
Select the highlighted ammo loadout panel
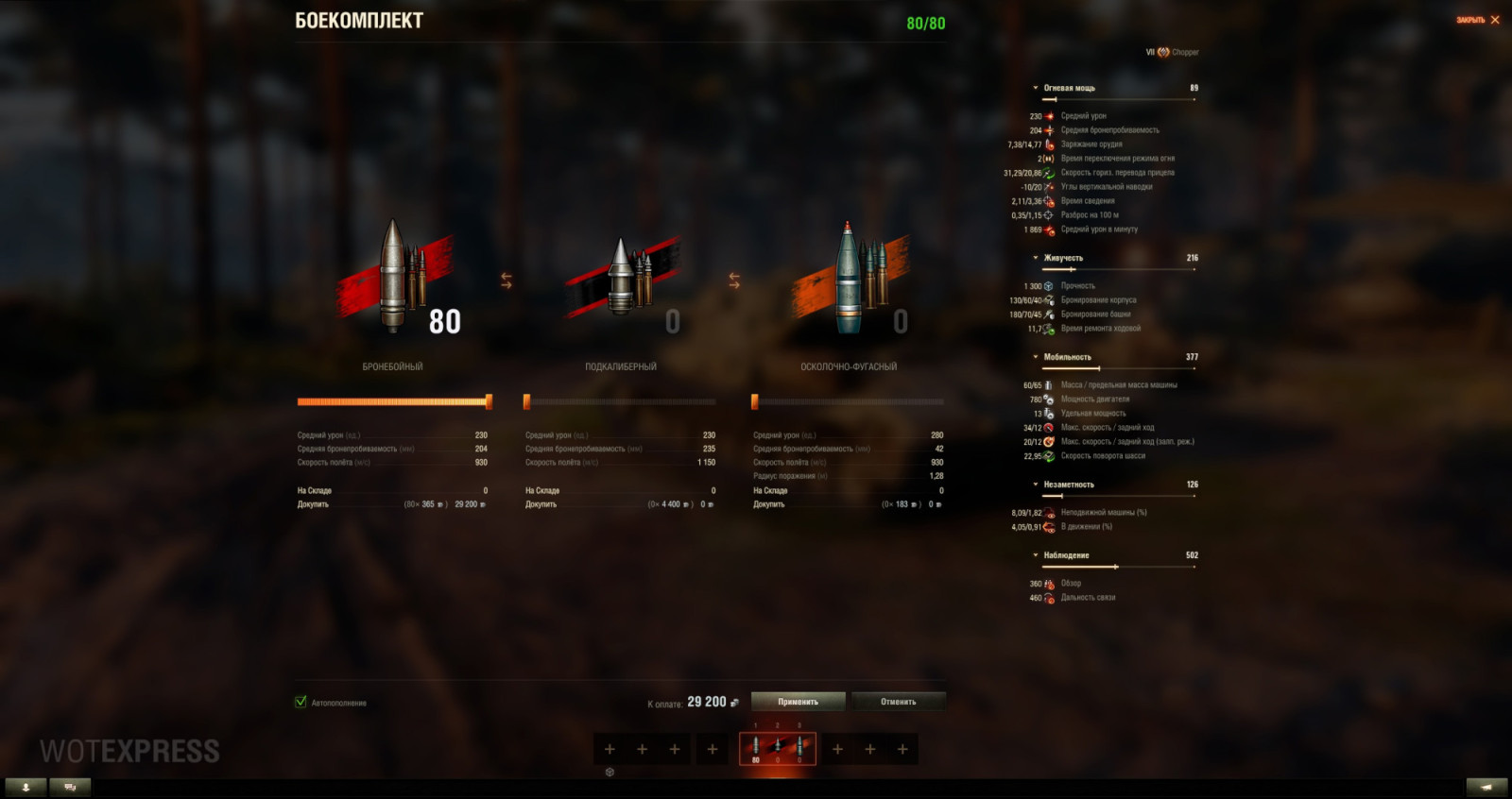click(x=777, y=748)
